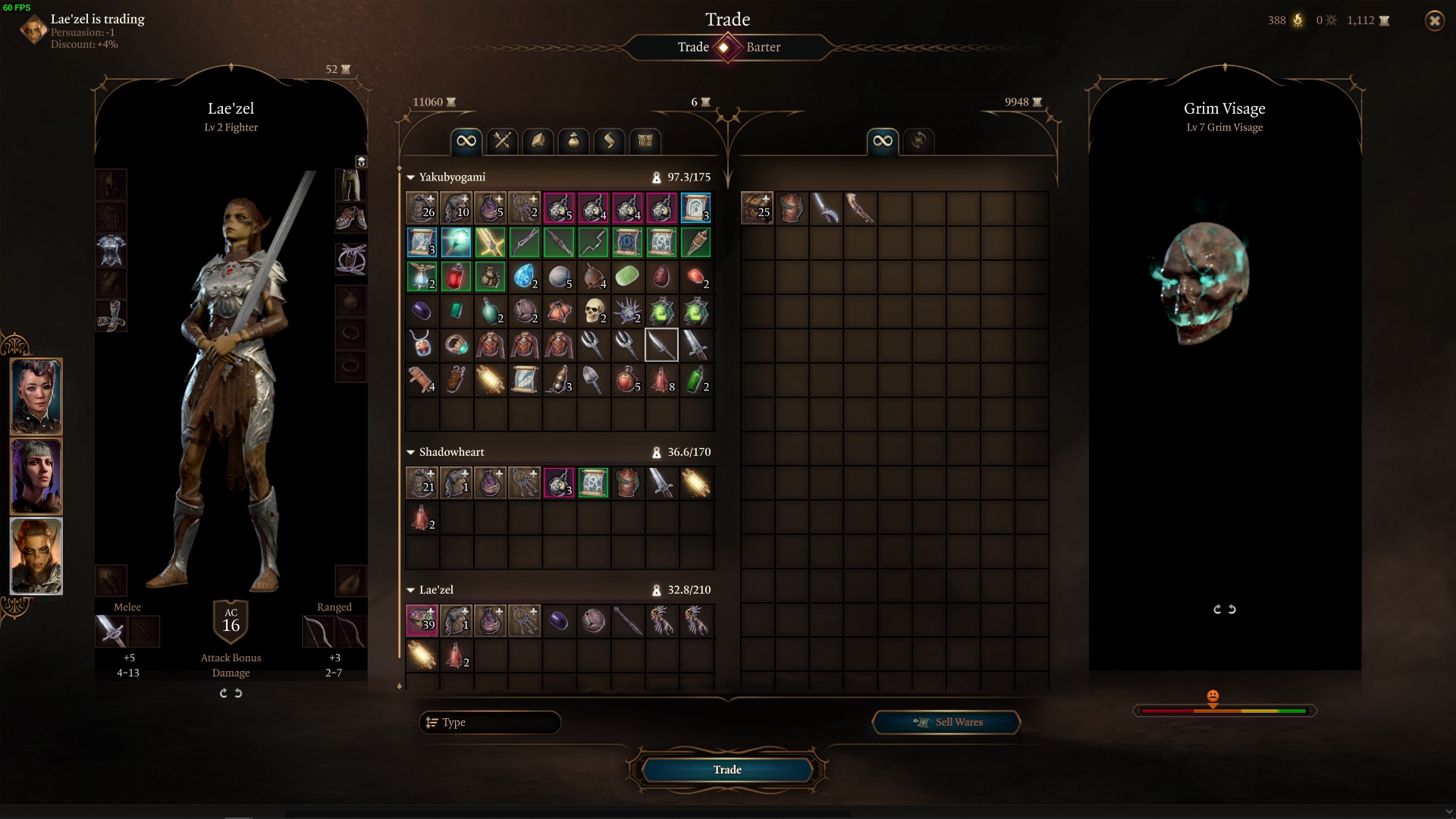Select the skull item in Yakubyogami's inventory

594,311
